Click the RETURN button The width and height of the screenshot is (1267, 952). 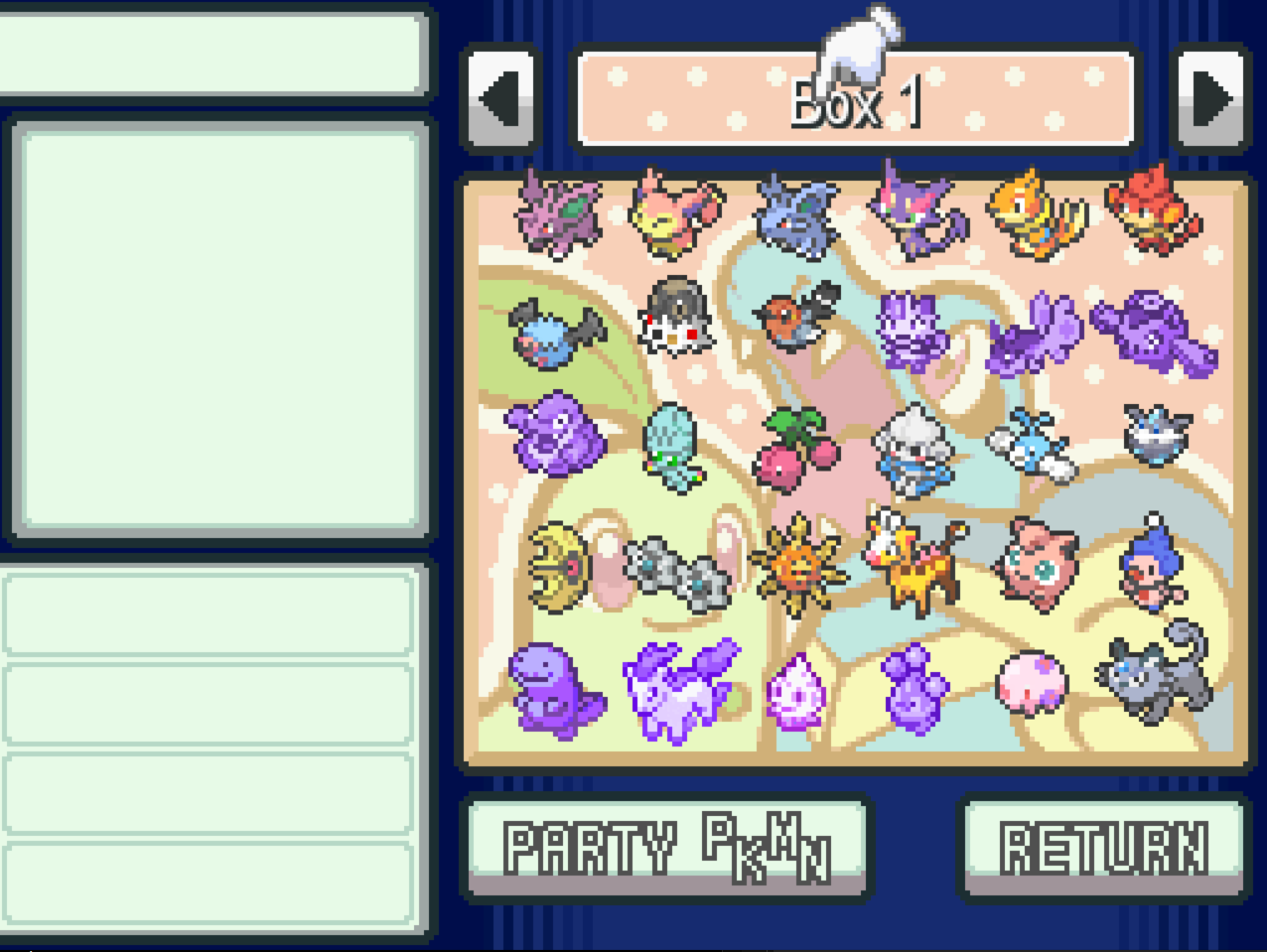point(1101,846)
